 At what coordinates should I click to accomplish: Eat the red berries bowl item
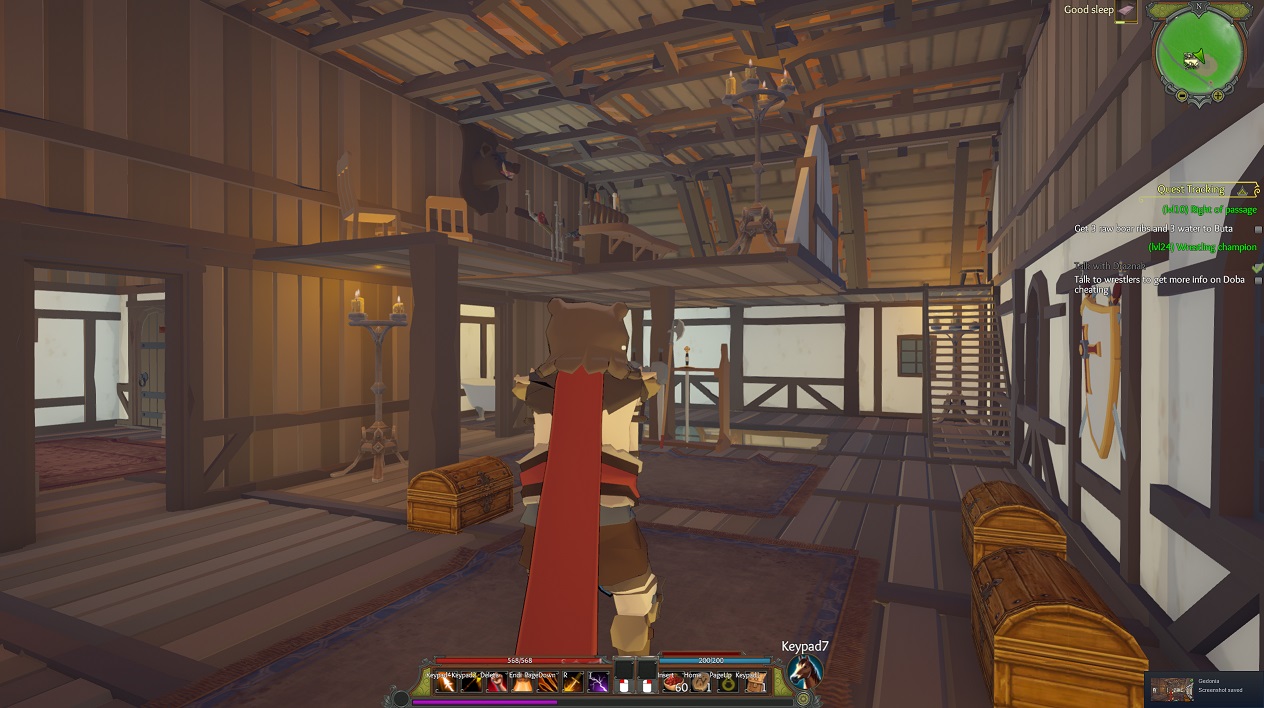tap(670, 684)
